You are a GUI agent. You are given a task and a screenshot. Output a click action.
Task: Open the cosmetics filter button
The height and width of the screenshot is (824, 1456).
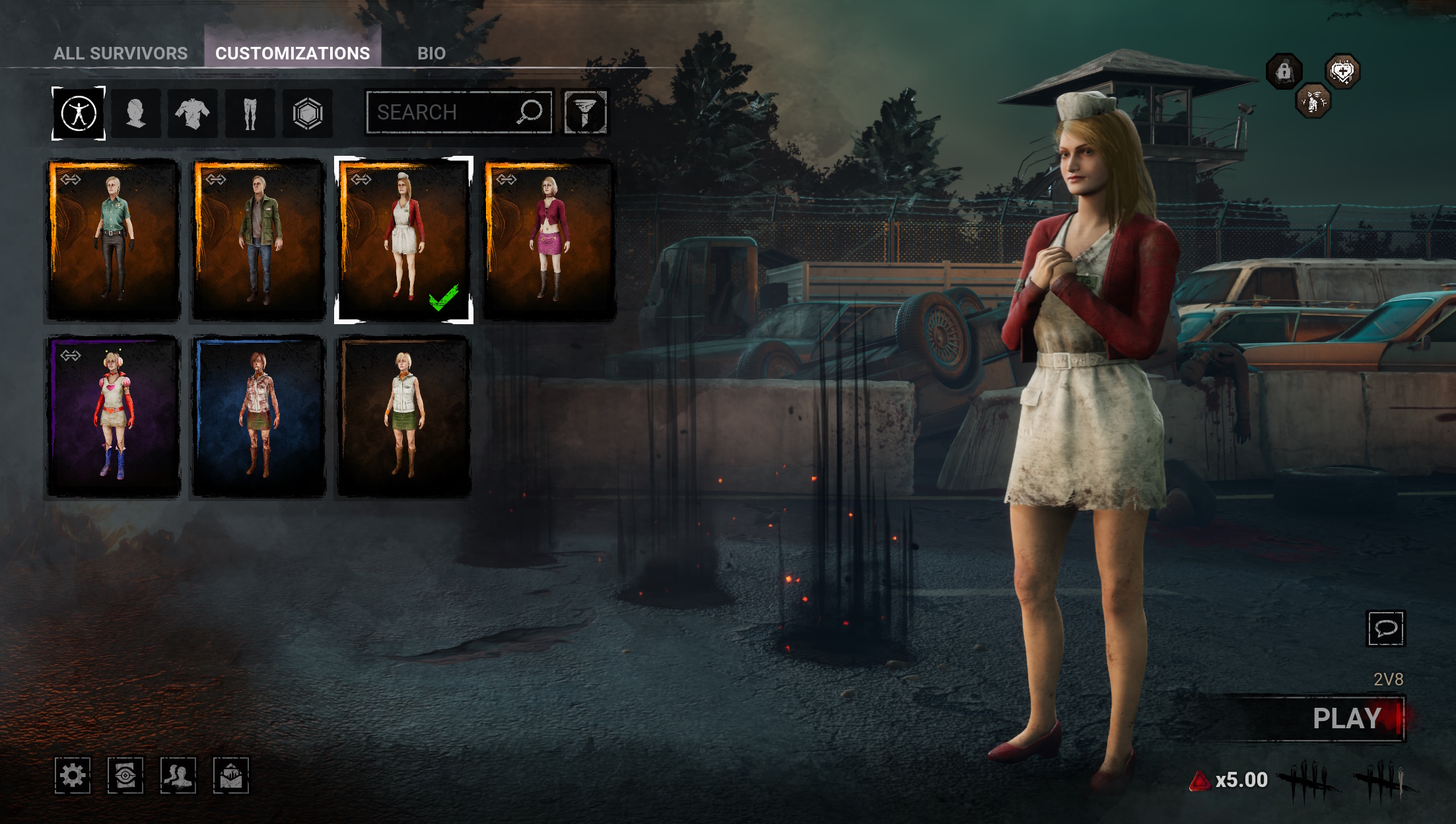pos(584,112)
